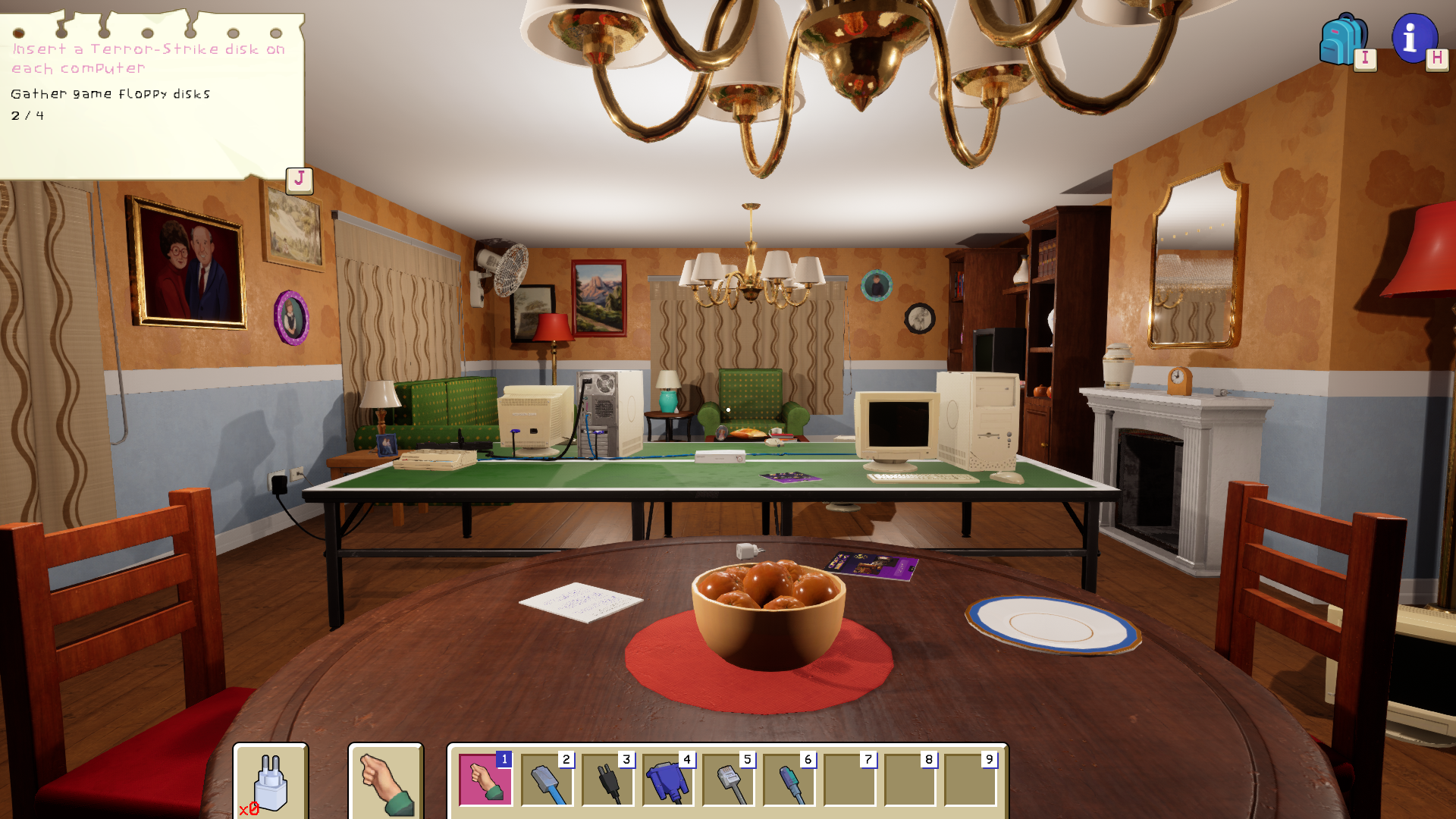Open the backpack inventory
The width and height of the screenshot is (1456, 819).
(1343, 39)
